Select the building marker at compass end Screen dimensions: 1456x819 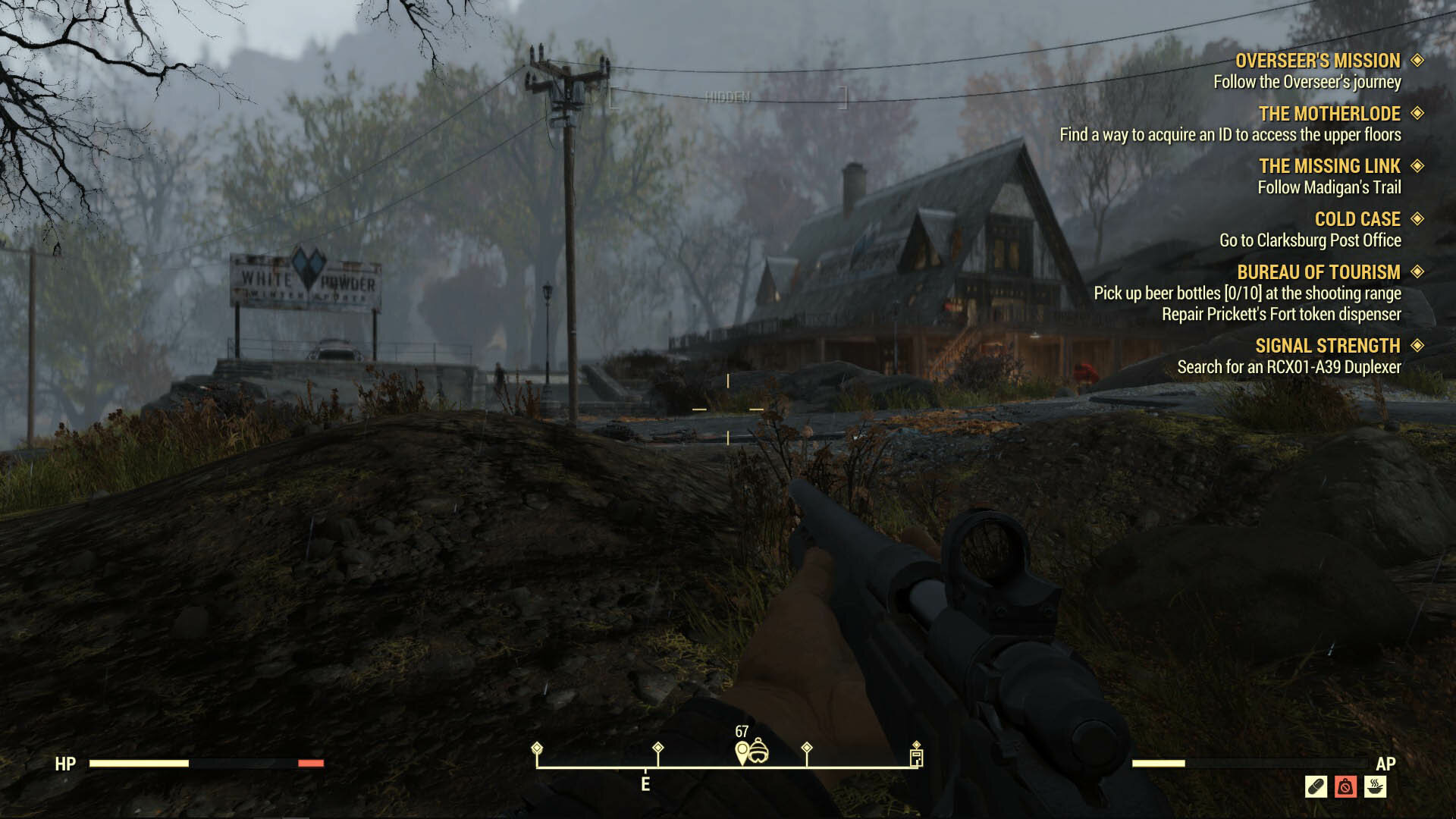click(x=916, y=757)
